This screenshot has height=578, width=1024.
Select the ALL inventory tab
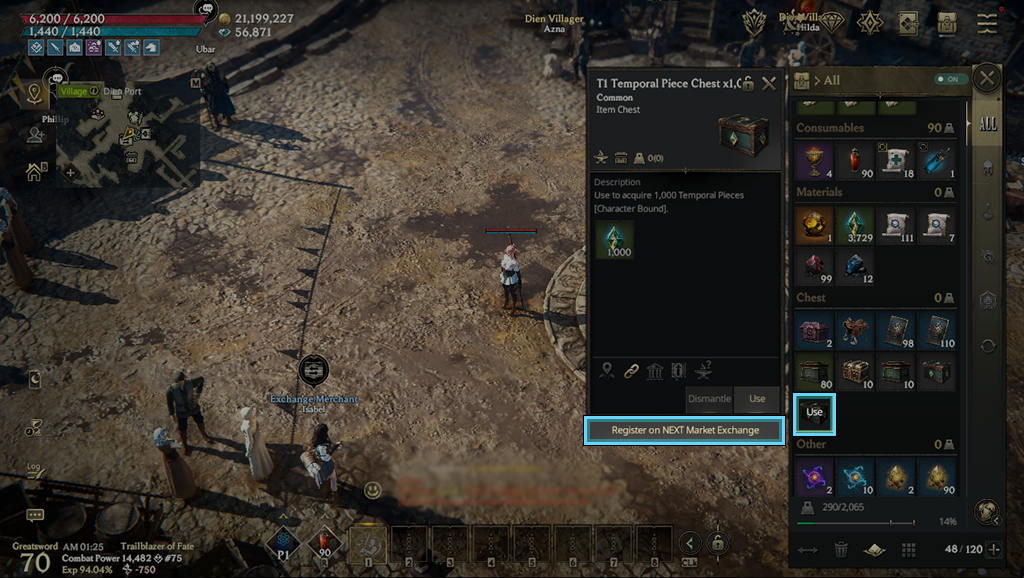point(987,125)
